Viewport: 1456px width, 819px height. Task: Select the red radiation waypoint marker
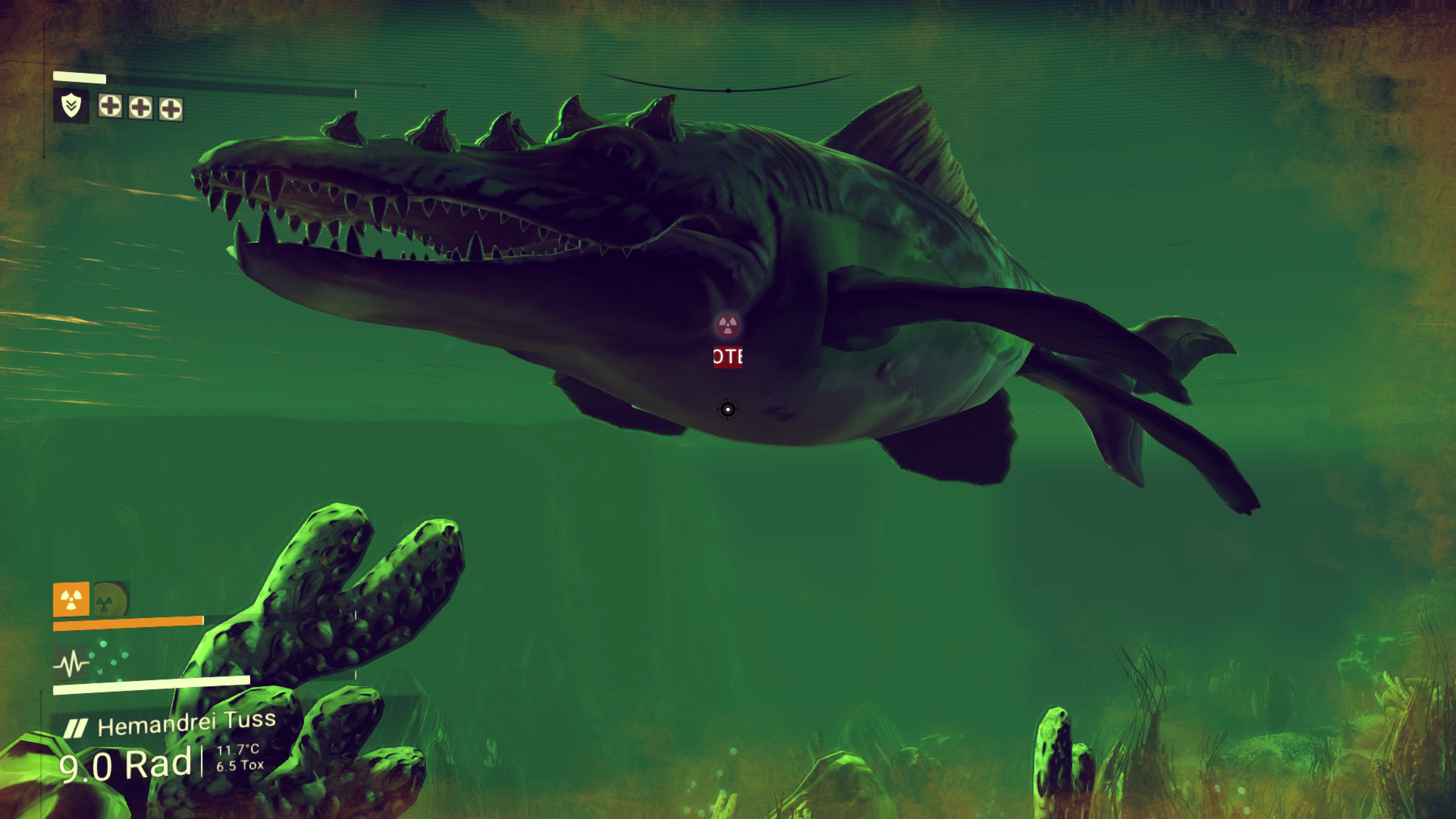[x=727, y=326]
